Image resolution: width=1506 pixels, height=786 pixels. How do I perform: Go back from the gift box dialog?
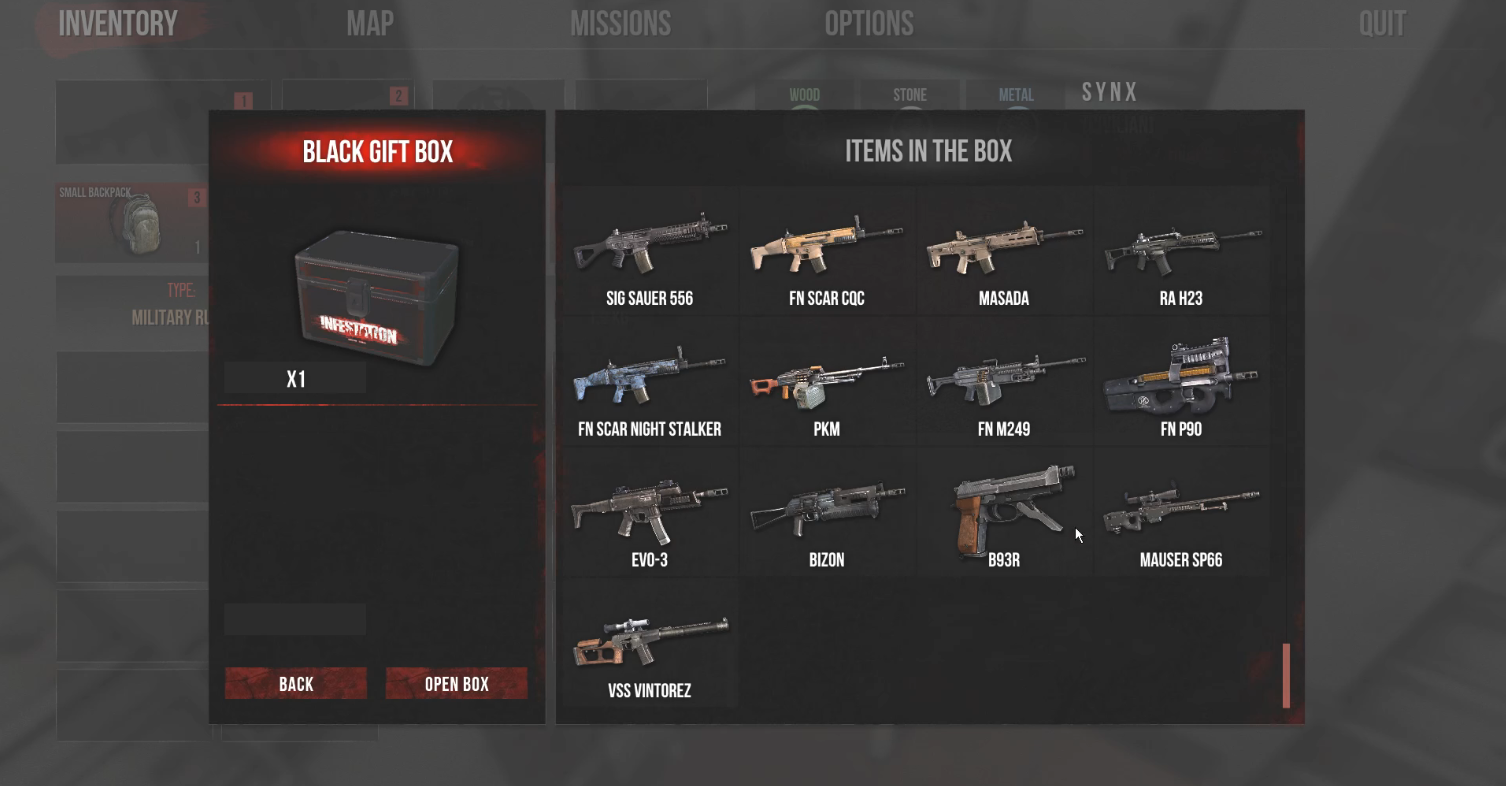click(296, 684)
